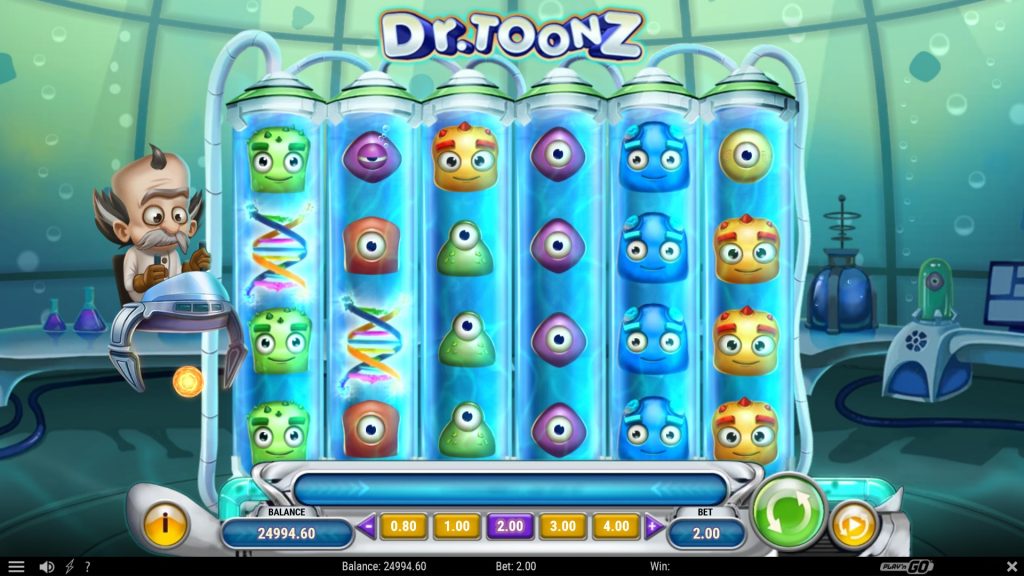This screenshot has height=576, width=1024.
Task: Select the 0.80 bet amount
Action: 403,526
